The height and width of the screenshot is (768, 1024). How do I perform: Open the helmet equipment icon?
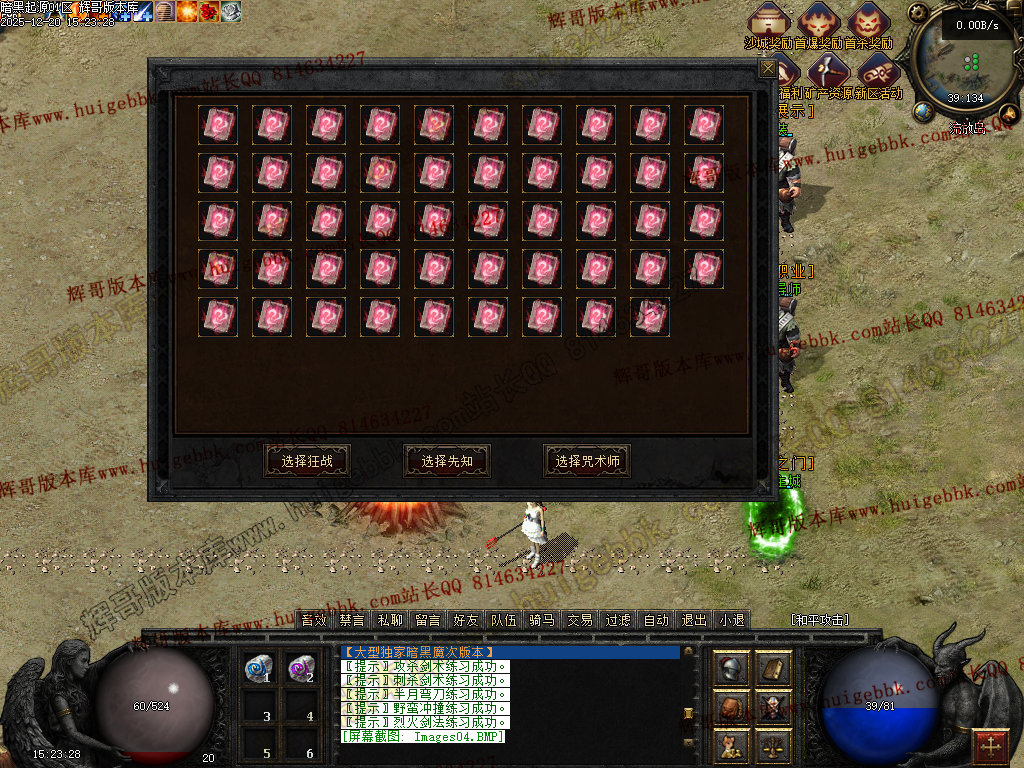coord(731,669)
